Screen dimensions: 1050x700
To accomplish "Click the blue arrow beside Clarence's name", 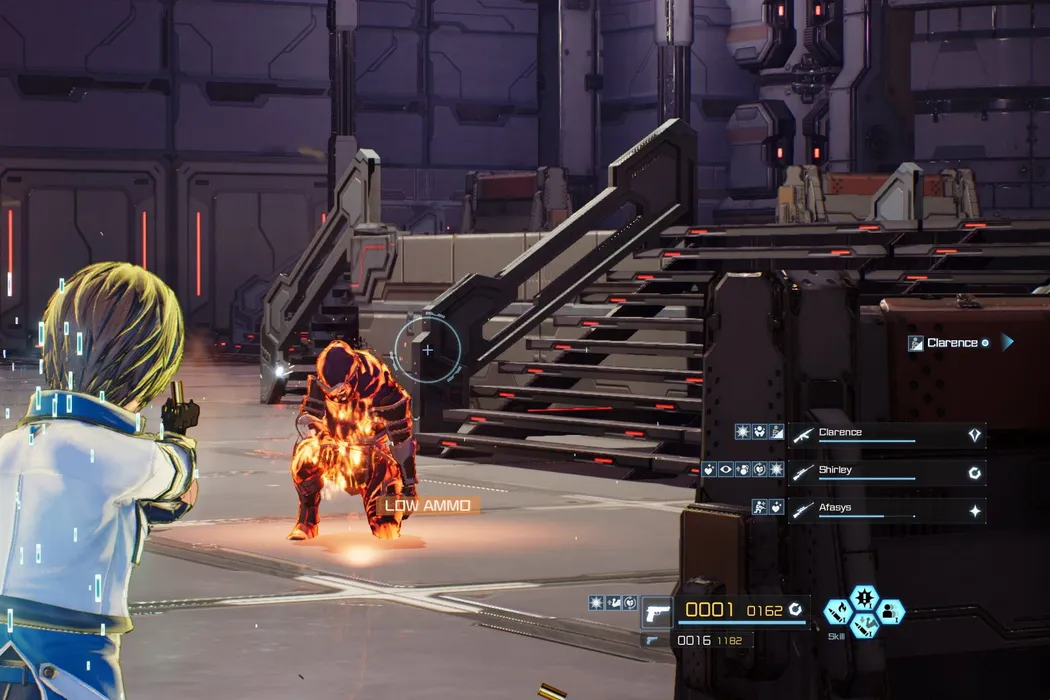I will point(1007,342).
